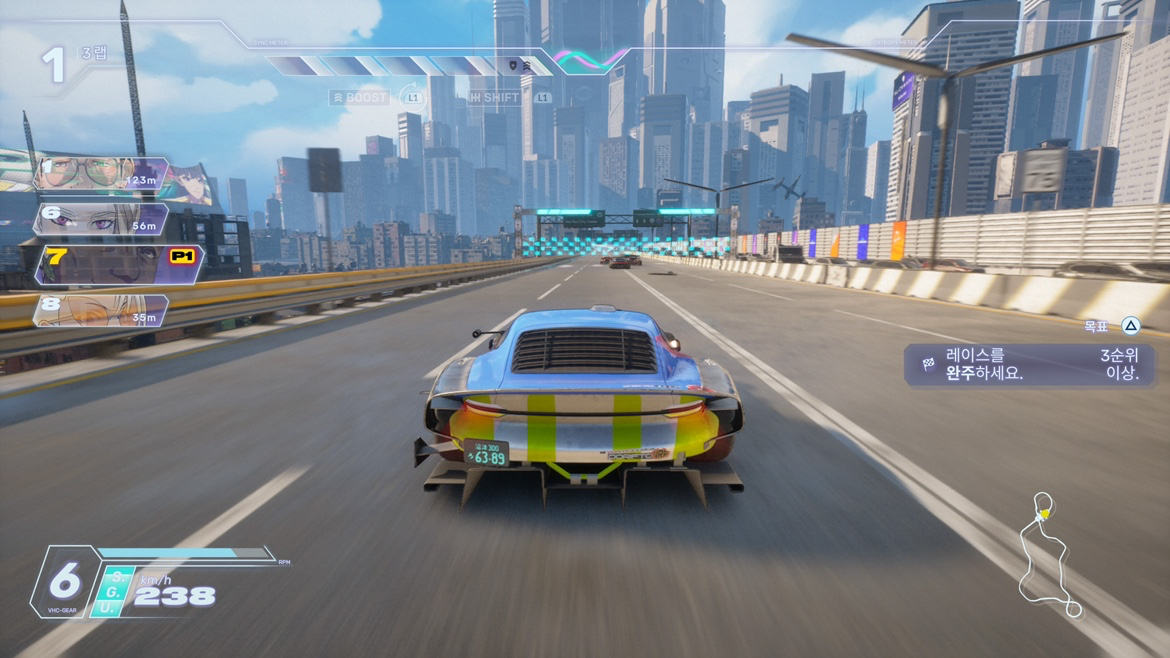Choose the eighth-place blonde racer row
The width and height of the screenshot is (1170, 658).
pyautogui.click(x=100, y=310)
